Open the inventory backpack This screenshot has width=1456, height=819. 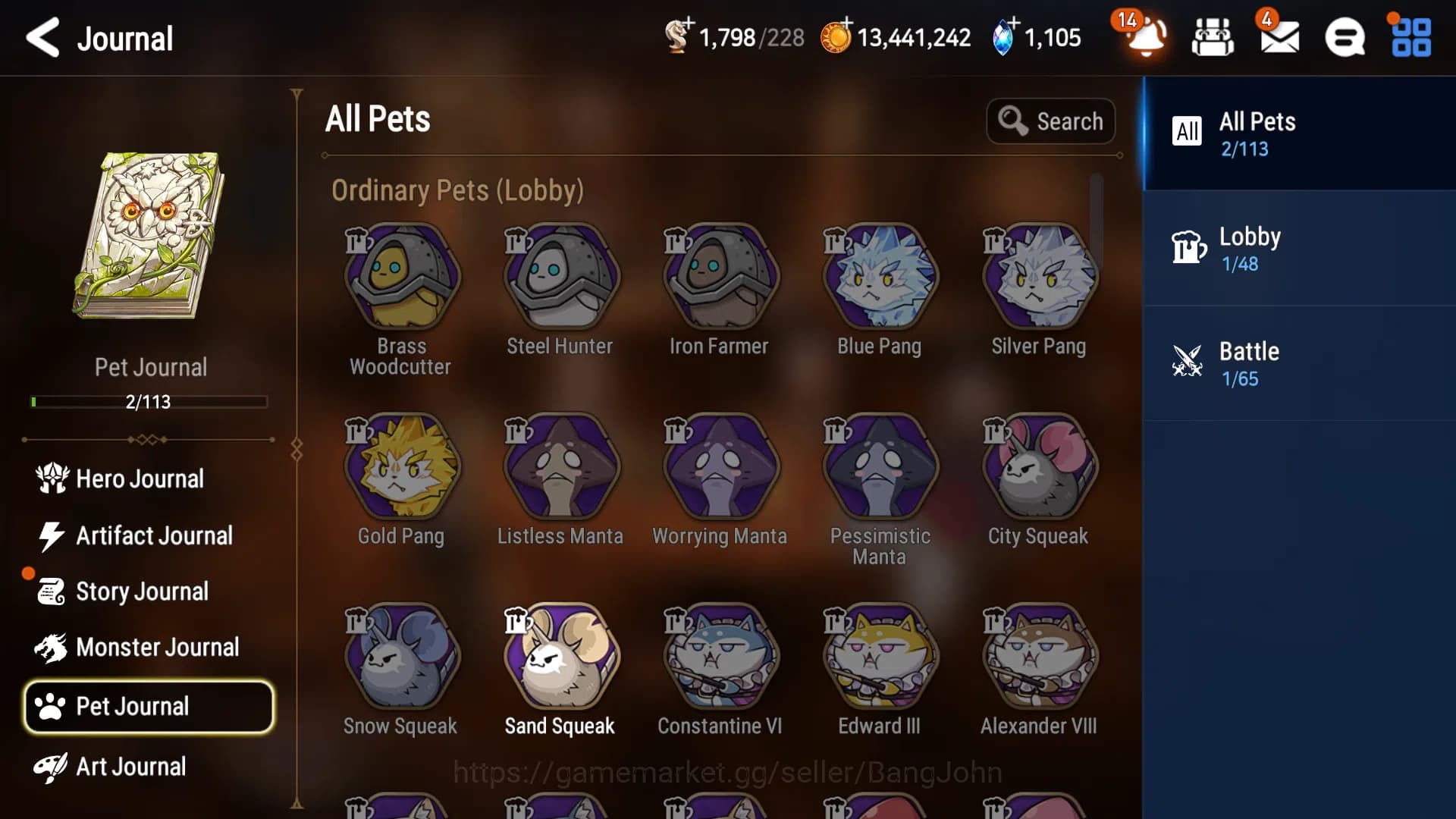[x=1211, y=38]
